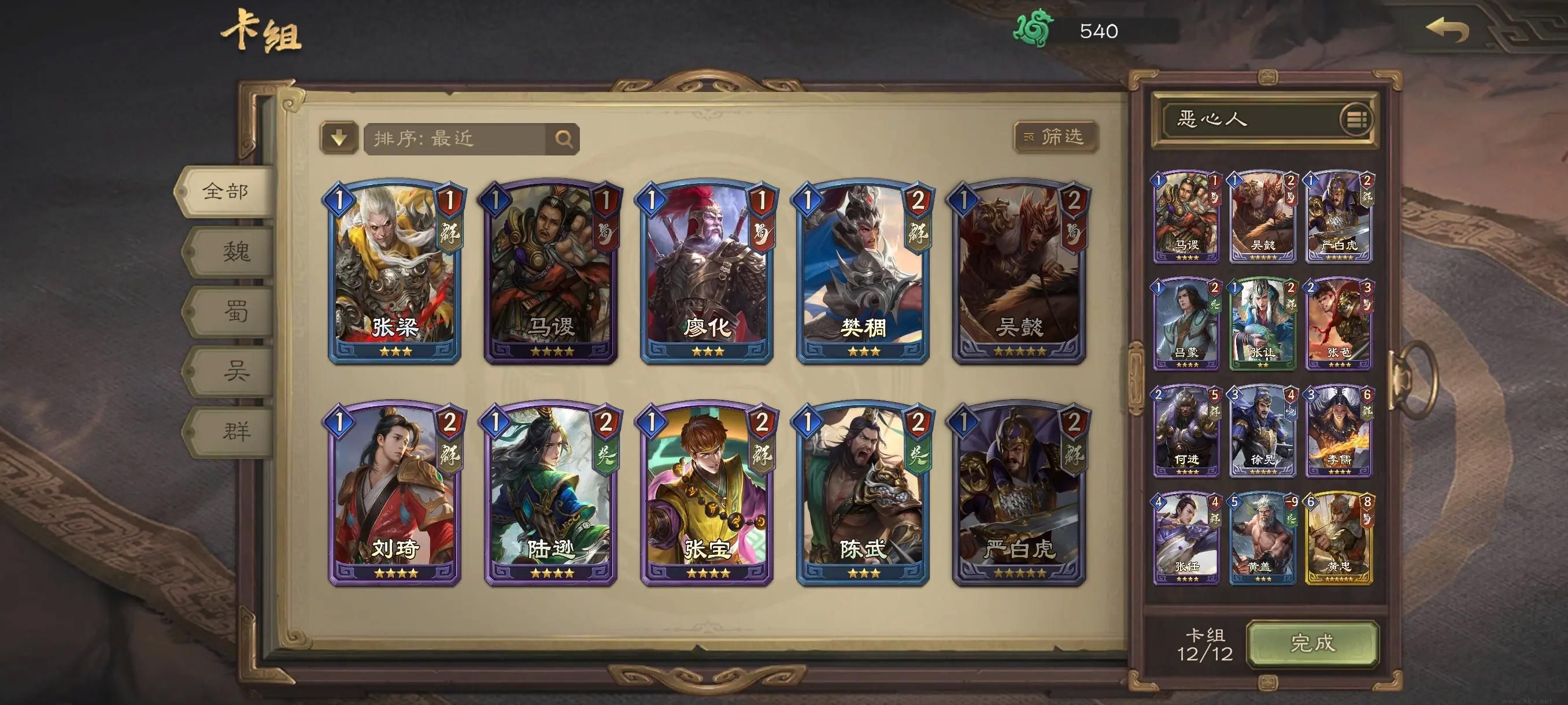Switch to the 魏 faction tab
This screenshot has height=705, width=1568.
(235, 251)
